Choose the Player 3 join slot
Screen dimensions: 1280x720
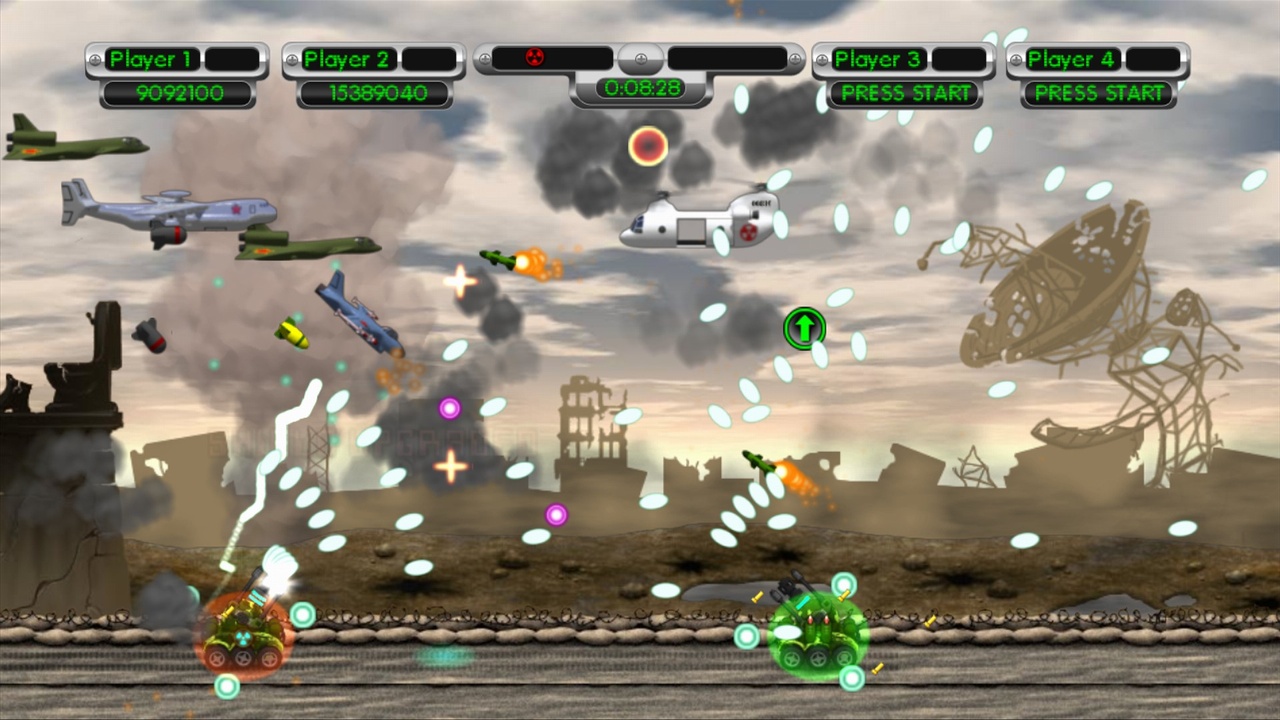[x=905, y=93]
